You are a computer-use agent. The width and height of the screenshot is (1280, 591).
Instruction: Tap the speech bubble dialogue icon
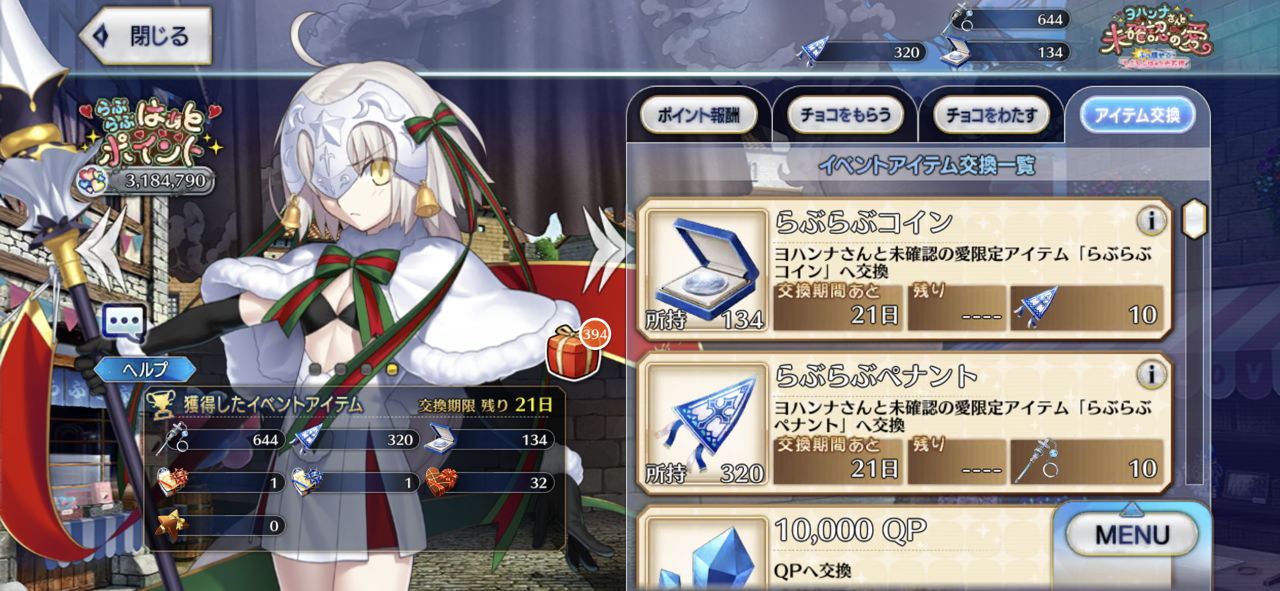[x=125, y=322]
